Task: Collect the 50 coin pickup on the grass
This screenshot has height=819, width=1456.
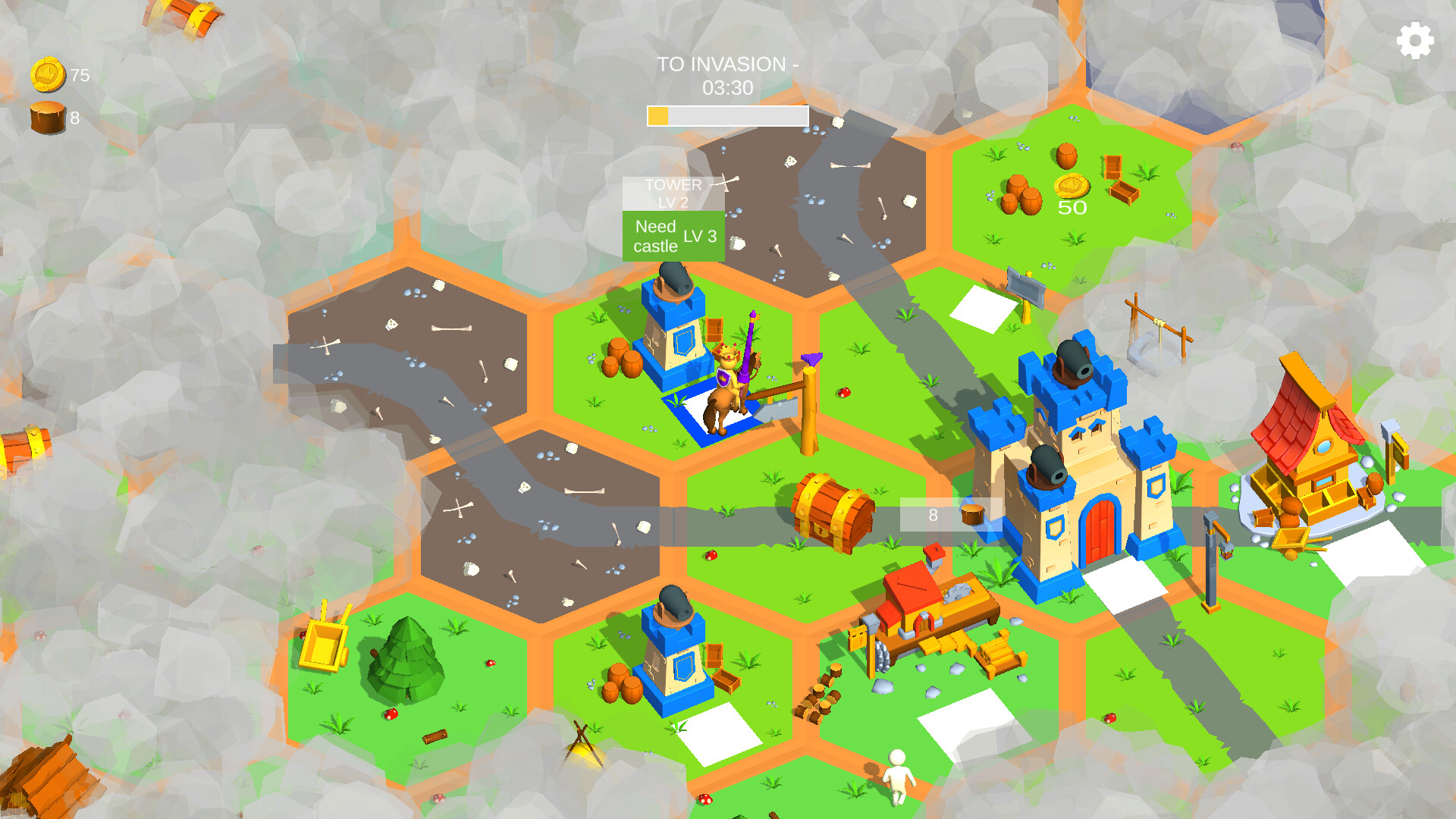Action: tap(1070, 184)
